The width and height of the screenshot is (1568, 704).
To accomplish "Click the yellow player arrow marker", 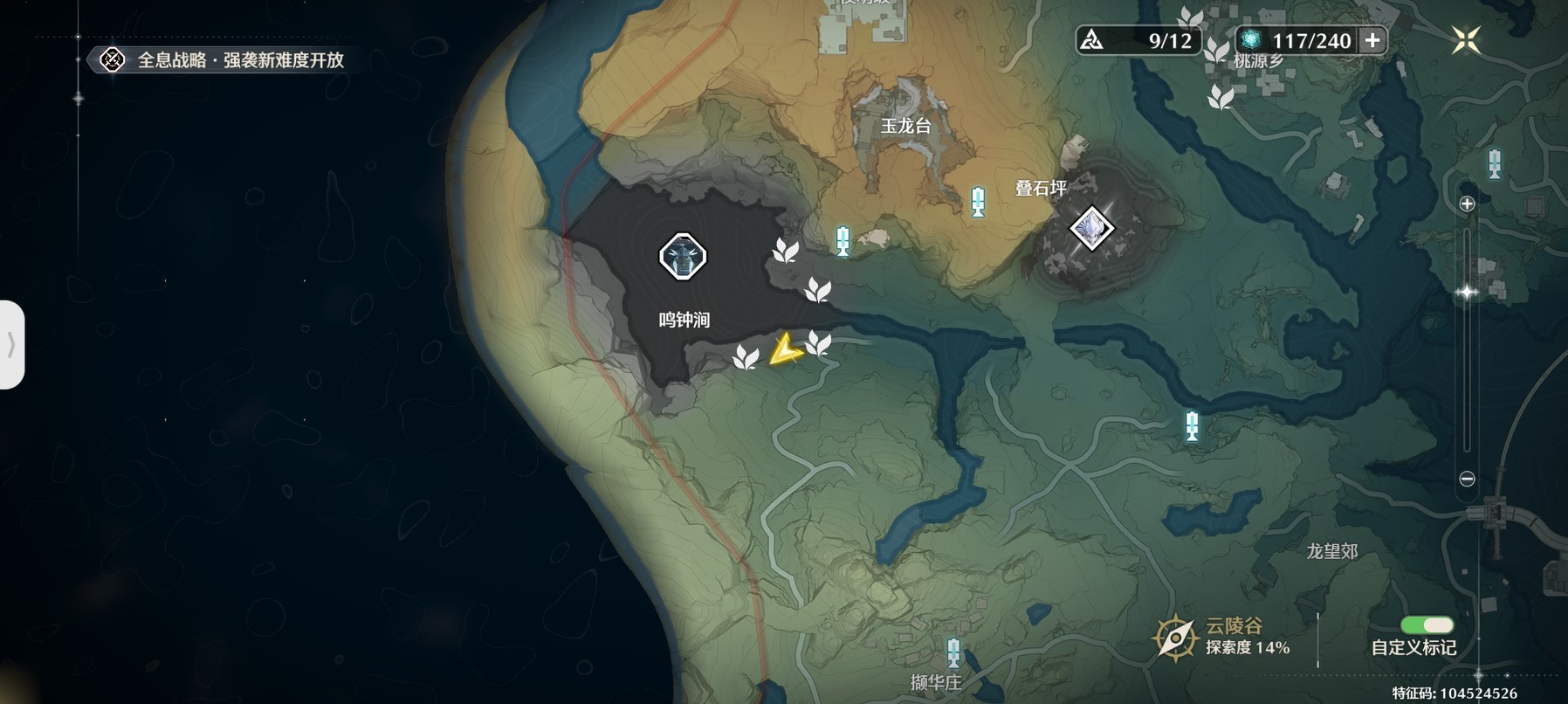I will 785,349.
